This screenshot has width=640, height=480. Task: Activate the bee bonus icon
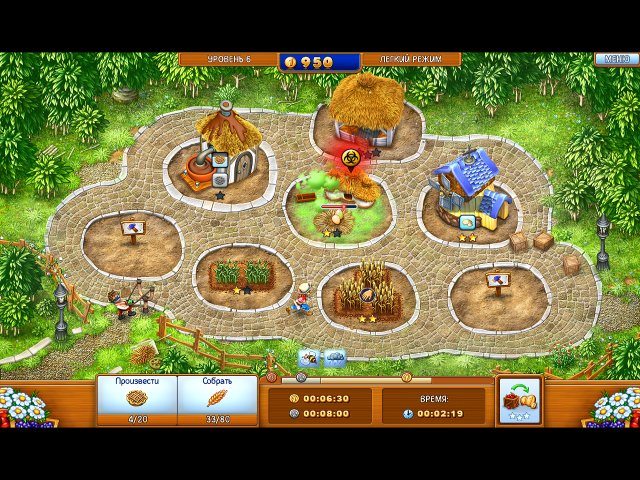coord(309,357)
